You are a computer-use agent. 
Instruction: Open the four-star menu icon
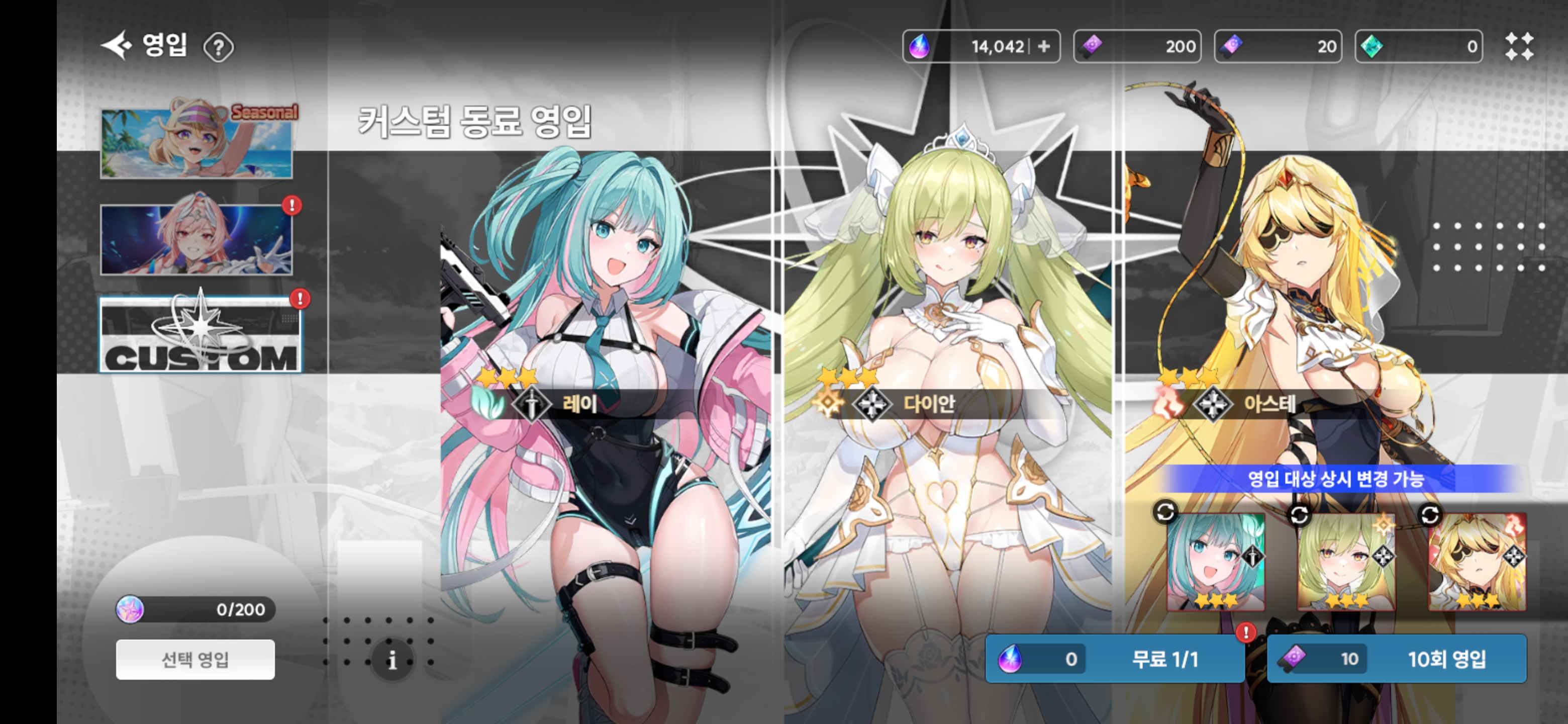[x=1519, y=46]
